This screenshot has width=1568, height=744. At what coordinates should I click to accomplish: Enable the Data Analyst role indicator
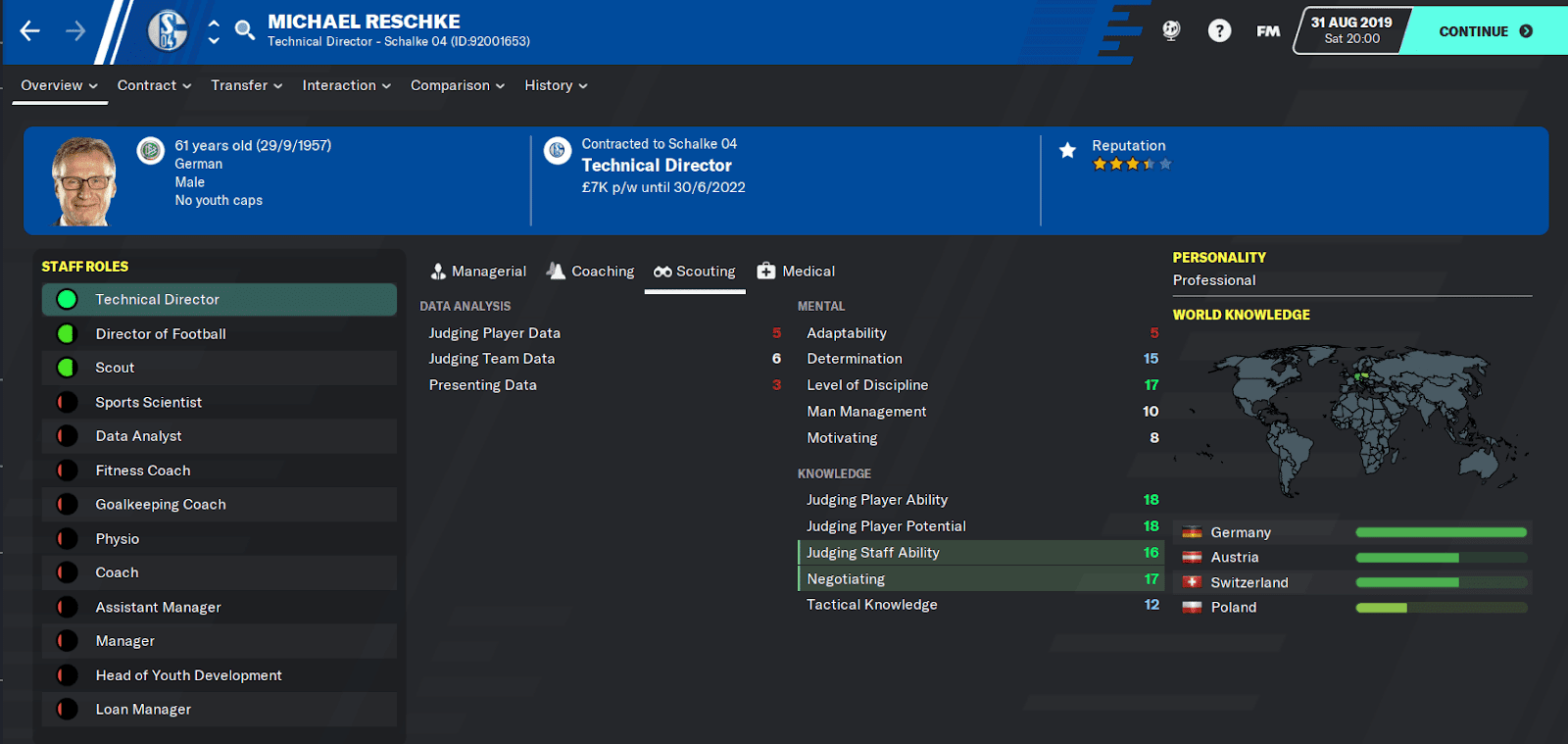coord(66,436)
